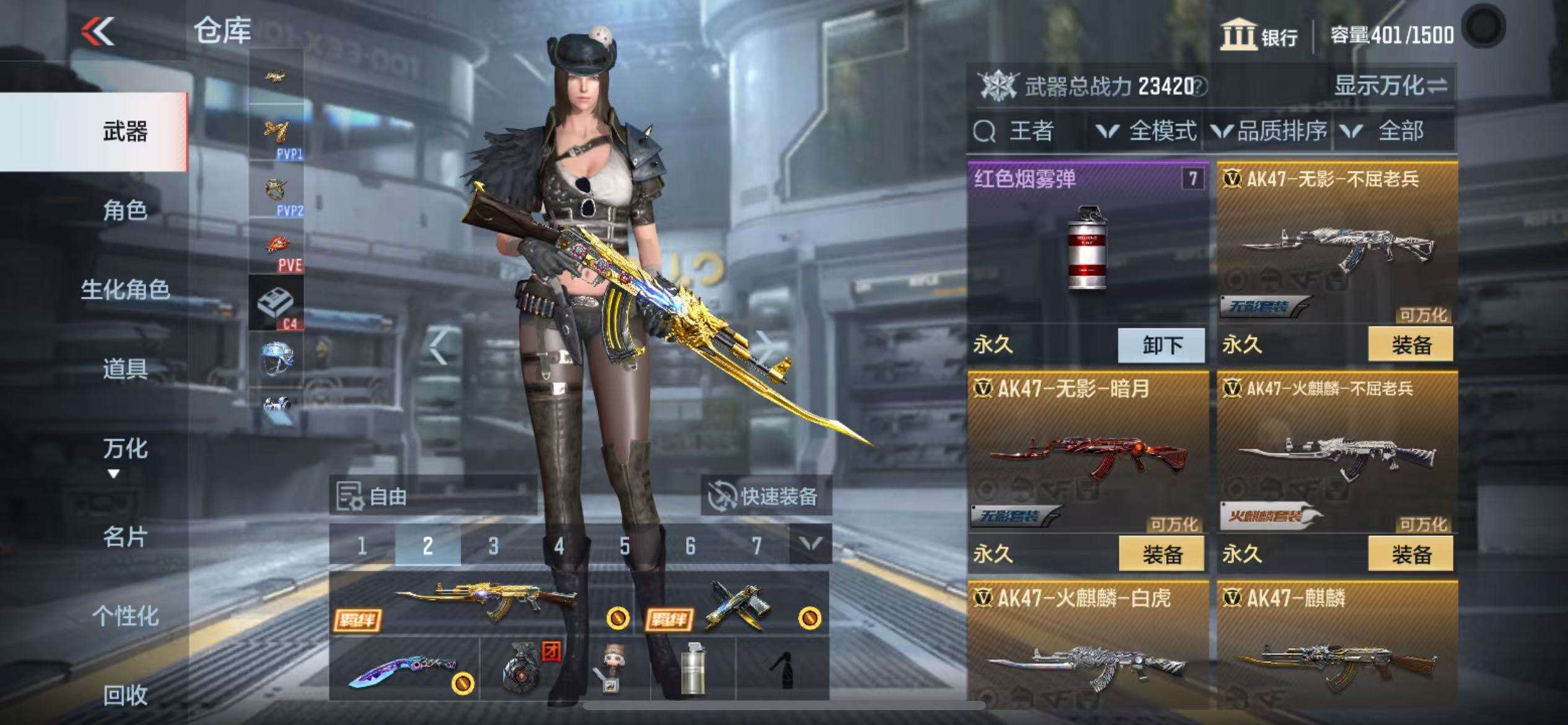Open the 角色 (Character) category
The height and width of the screenshot is (725, 1568).
[x=125, y=211]
